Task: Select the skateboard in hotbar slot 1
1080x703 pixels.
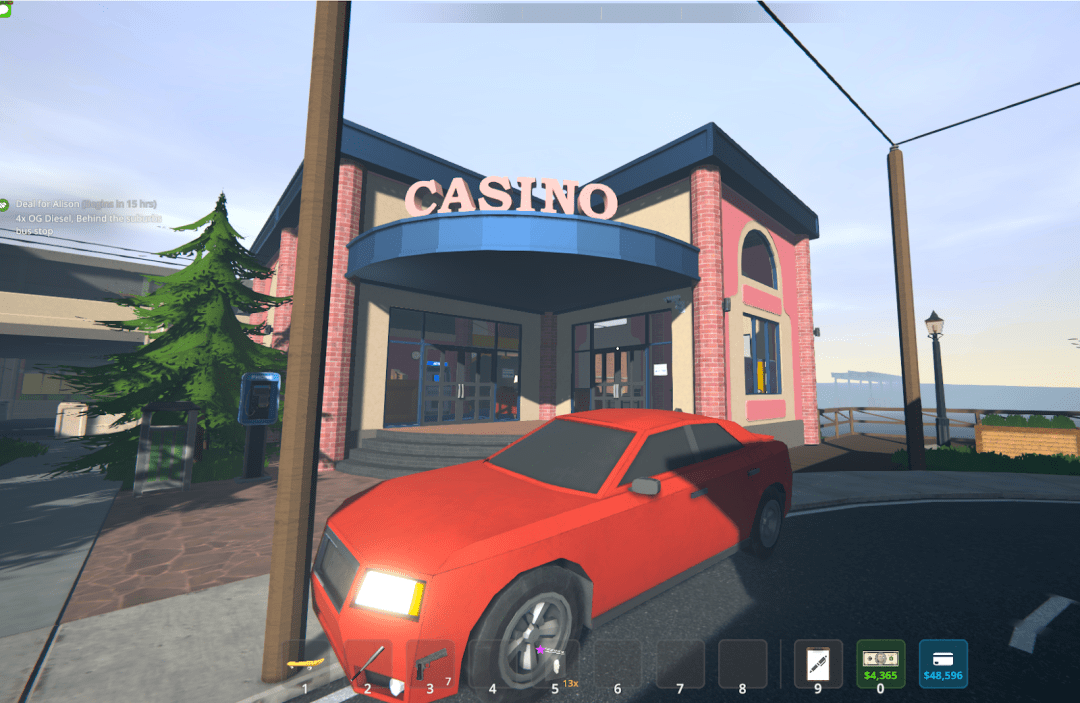Action: [x=305, y=664]
